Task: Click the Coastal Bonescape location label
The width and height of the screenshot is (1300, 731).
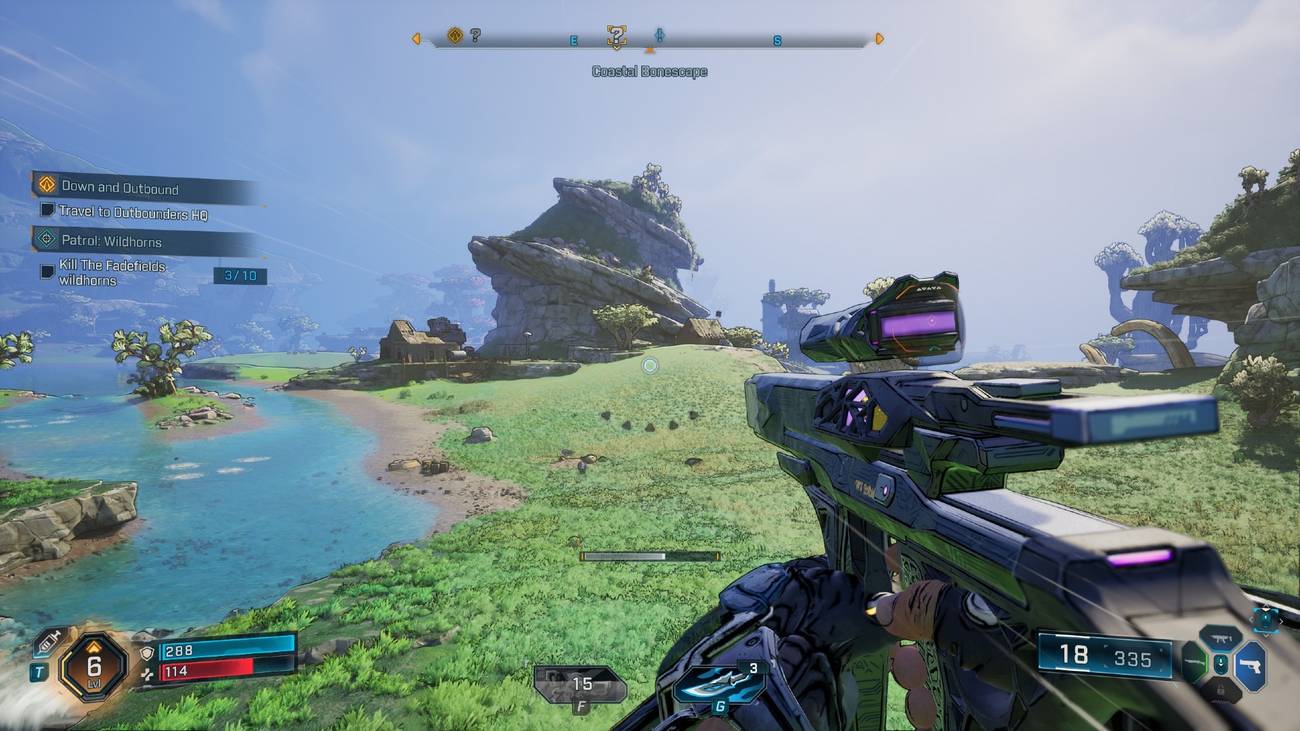Action: pos(651,70)
